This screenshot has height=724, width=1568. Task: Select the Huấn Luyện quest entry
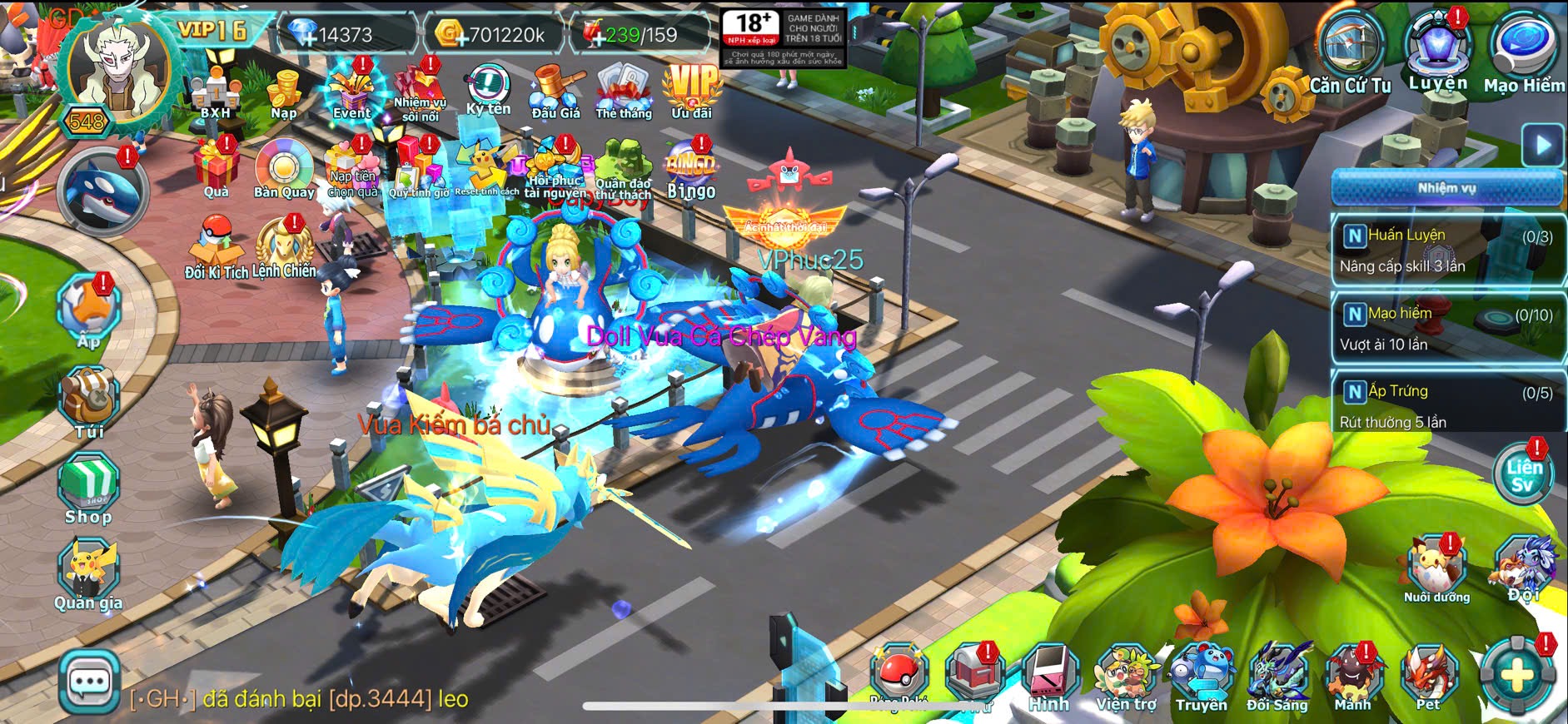1447,250
